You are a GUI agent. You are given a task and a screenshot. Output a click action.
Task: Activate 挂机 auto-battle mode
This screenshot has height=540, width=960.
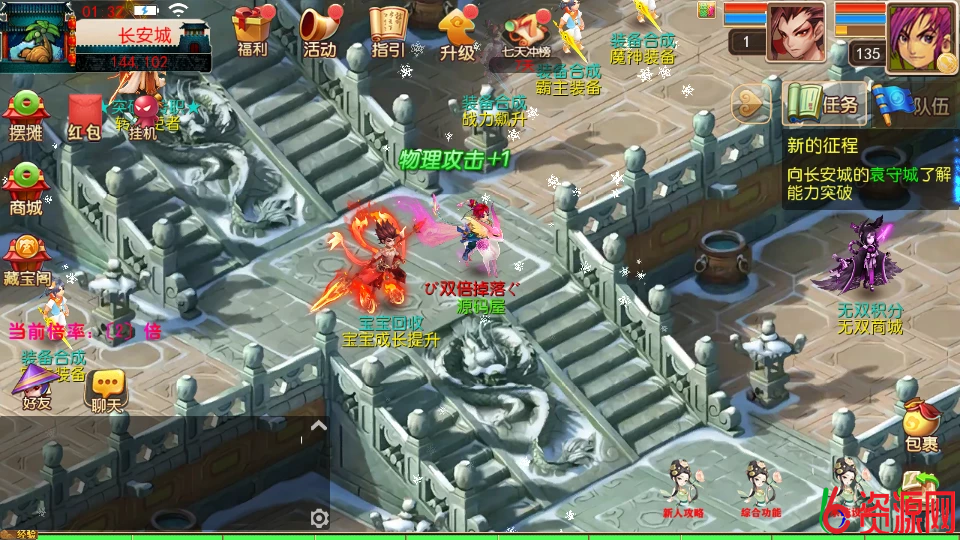[x=146, y=115]
